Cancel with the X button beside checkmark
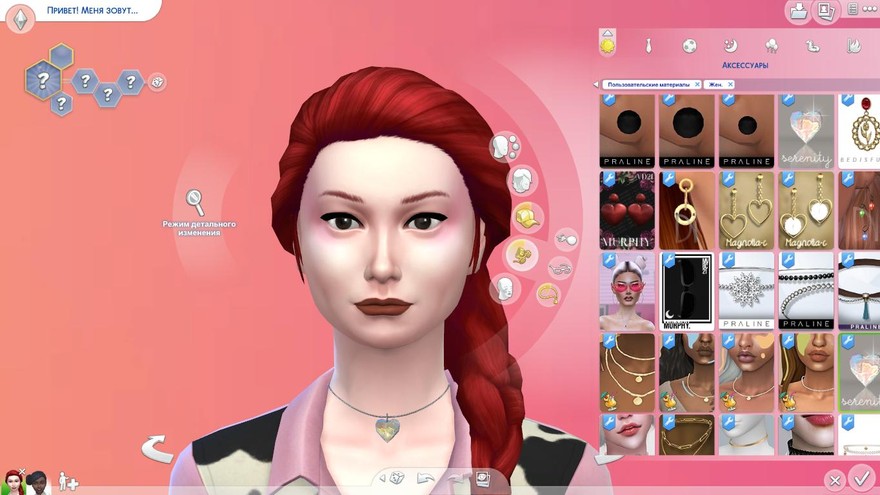880x495 pixels. click(835, 481)
